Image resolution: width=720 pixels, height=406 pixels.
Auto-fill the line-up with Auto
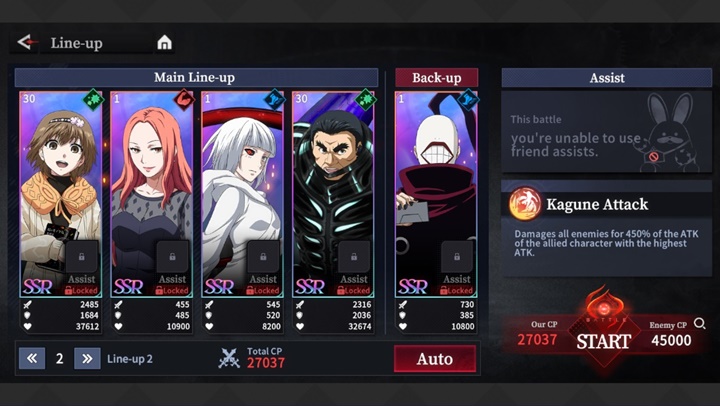coord(435,358)
